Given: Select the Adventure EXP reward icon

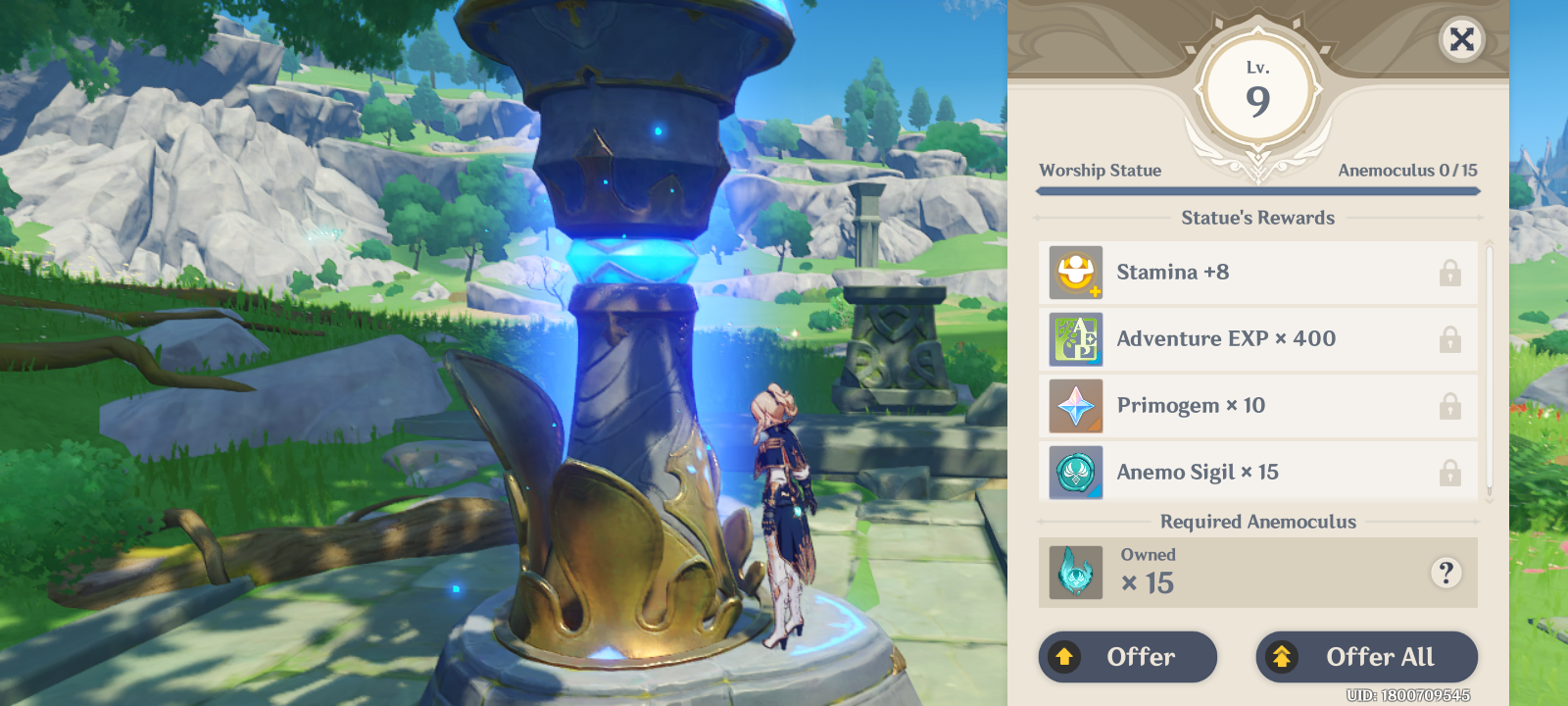Looking at the screenshot, I should click(x=1076, y=338).
